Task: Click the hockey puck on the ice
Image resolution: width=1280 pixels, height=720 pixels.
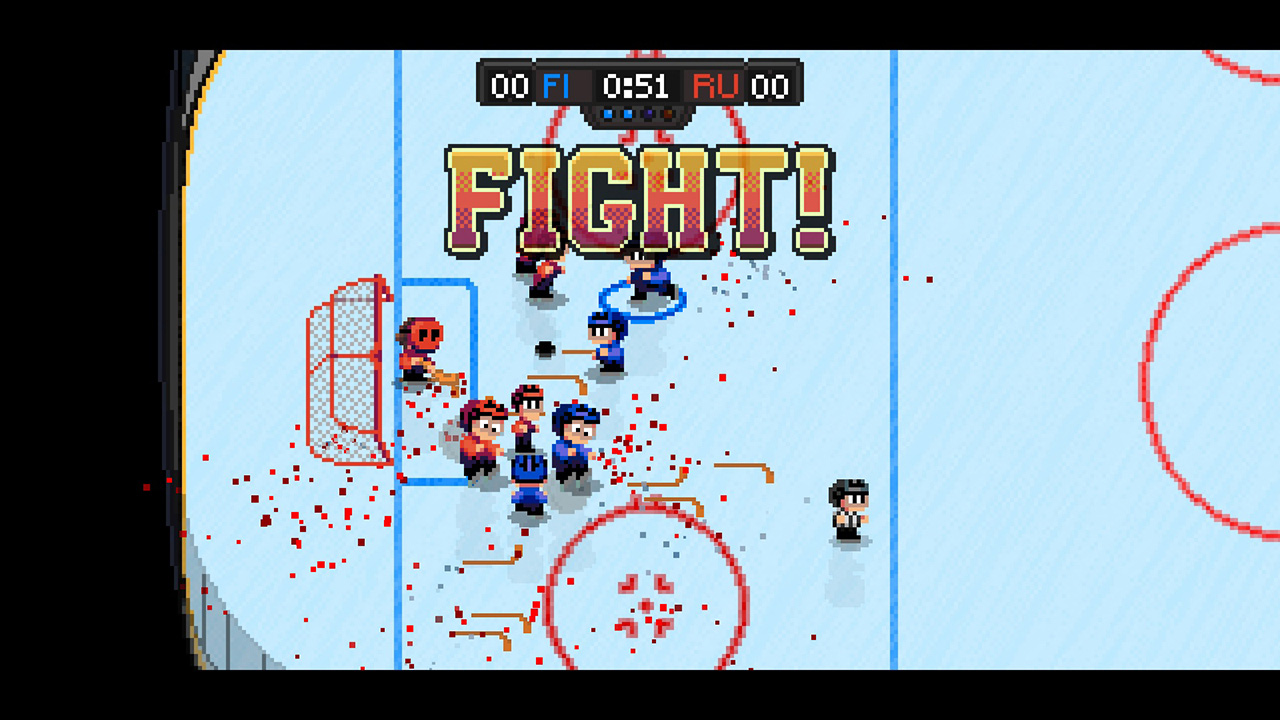Action: tap(545, 348)
